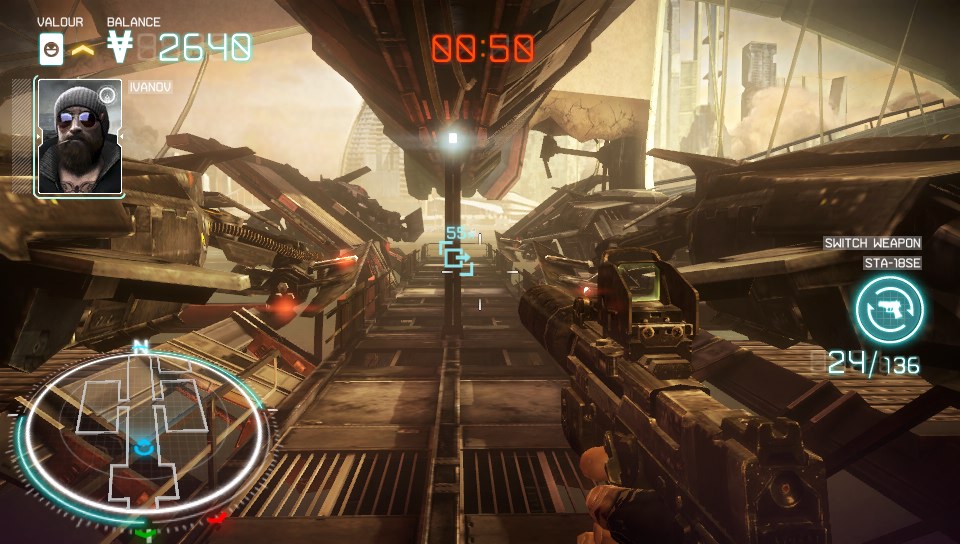Tap the Switch Weapon pistol icon

[x=889, y=310]
